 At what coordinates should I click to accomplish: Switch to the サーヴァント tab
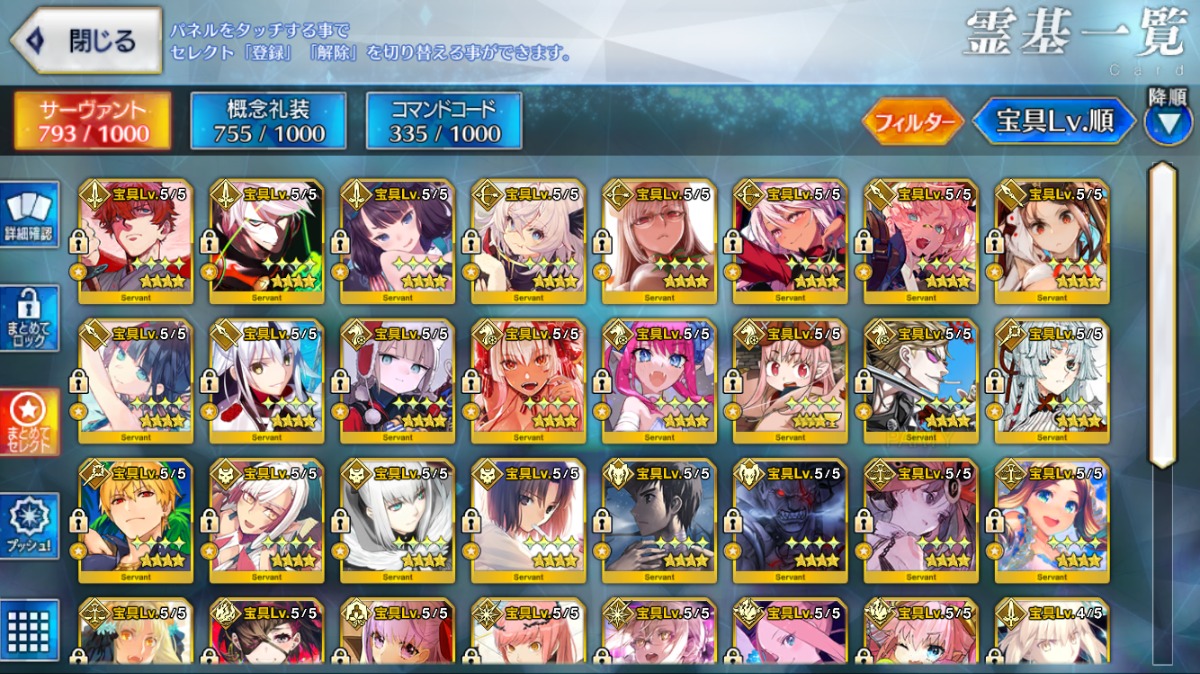coord(92,121)
